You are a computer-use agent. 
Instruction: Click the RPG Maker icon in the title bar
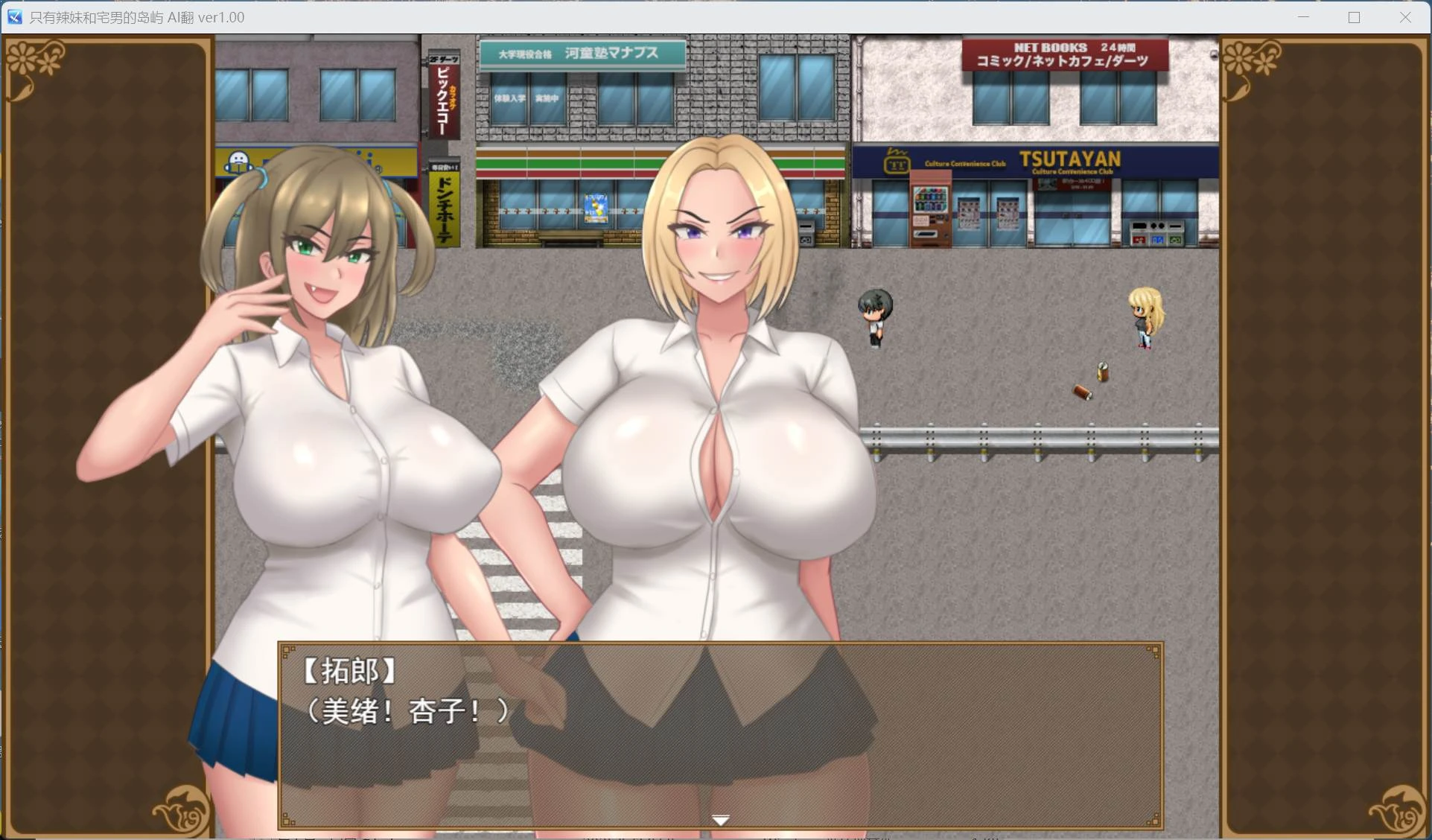click(15, 16)
